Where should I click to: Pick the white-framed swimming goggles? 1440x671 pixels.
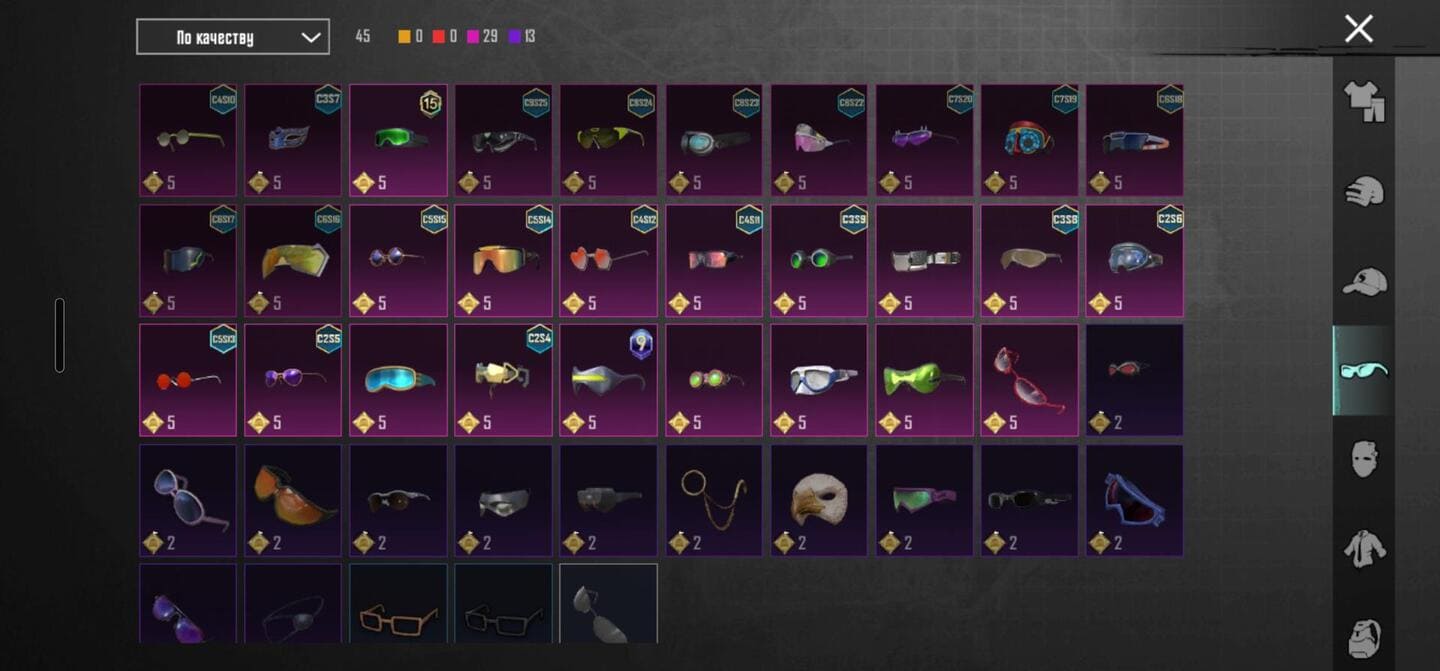(819, 380)
